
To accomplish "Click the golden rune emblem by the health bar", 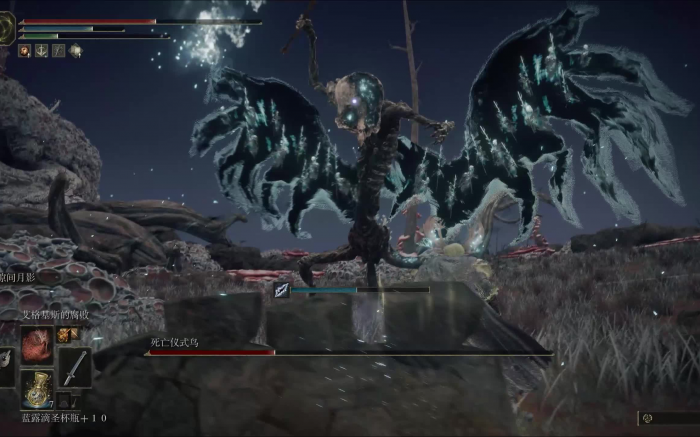I will pyautogui.click(x=7, y=28).
